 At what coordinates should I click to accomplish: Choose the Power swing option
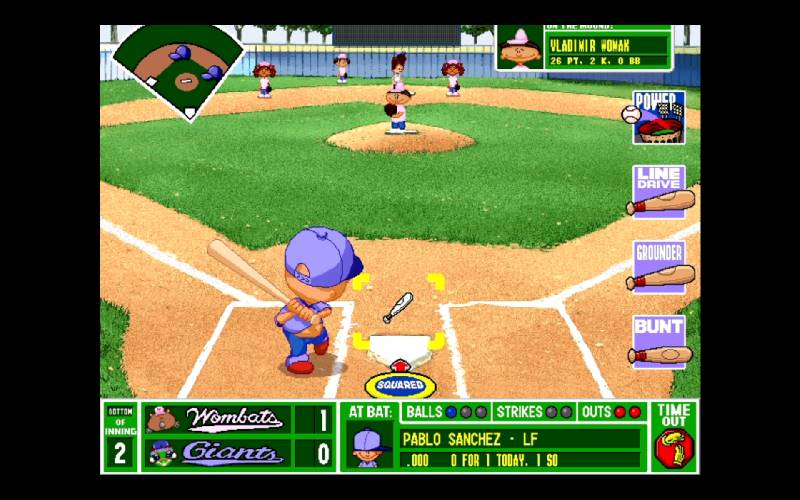point(658,118)
